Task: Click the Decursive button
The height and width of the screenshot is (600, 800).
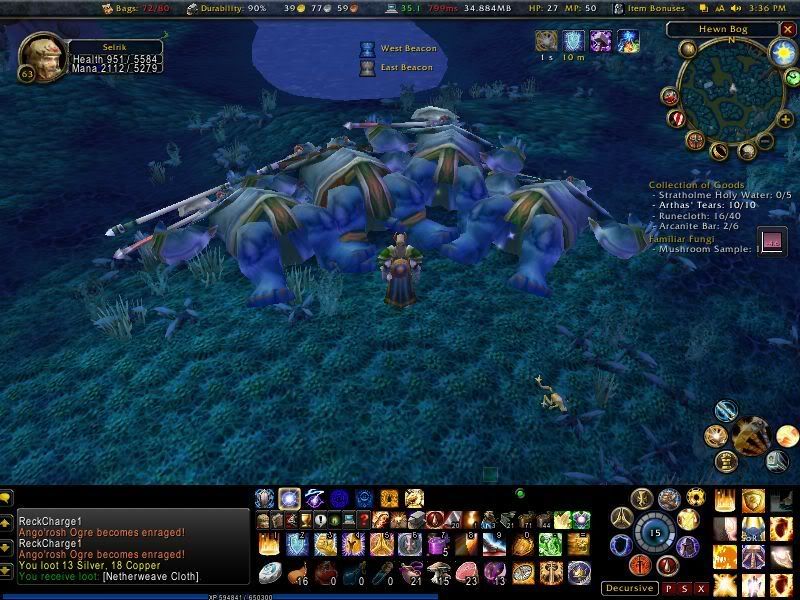Action: (x=630, y=588)
